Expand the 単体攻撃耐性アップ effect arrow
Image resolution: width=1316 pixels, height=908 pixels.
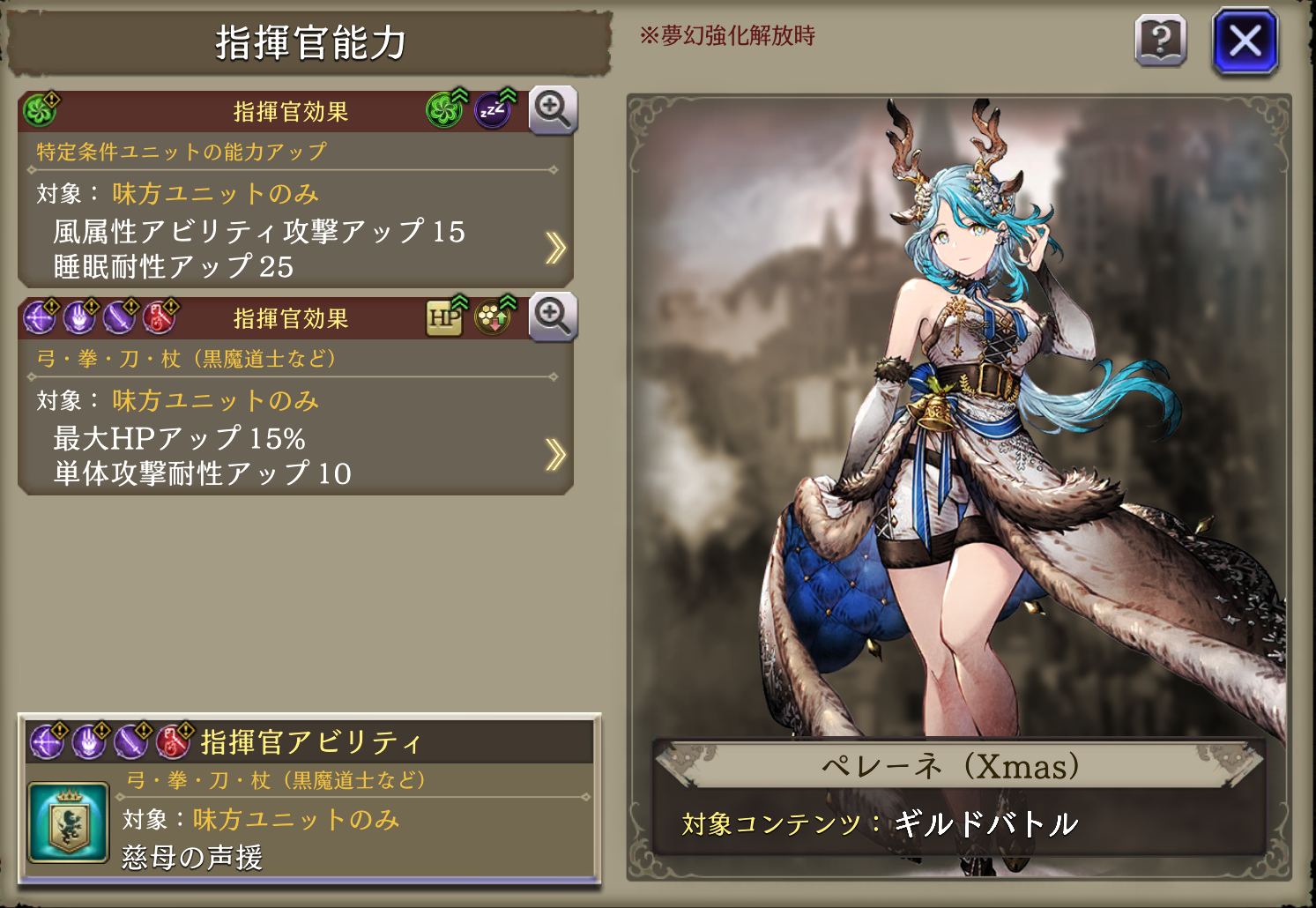click(554, 455)
